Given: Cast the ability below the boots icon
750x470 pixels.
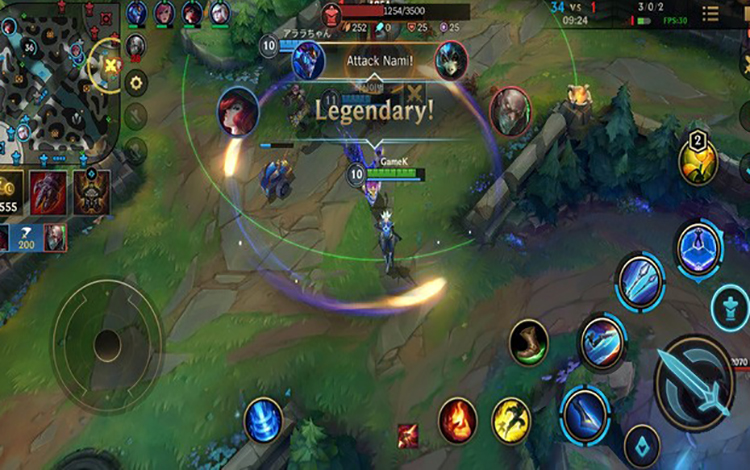Looking at the screenshot, I should point(602,343).
